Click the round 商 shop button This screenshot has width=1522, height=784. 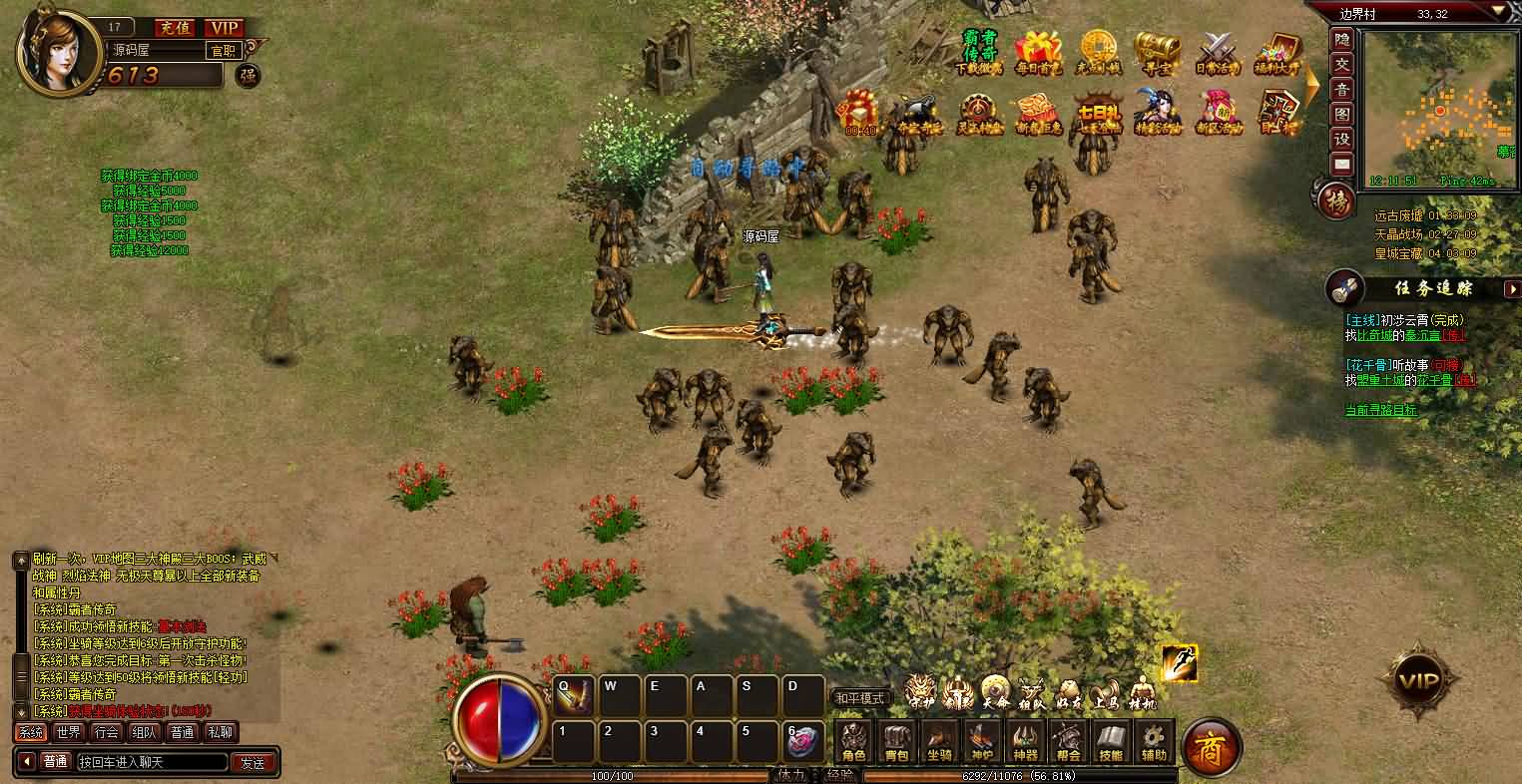click(x=1212, y=745)
